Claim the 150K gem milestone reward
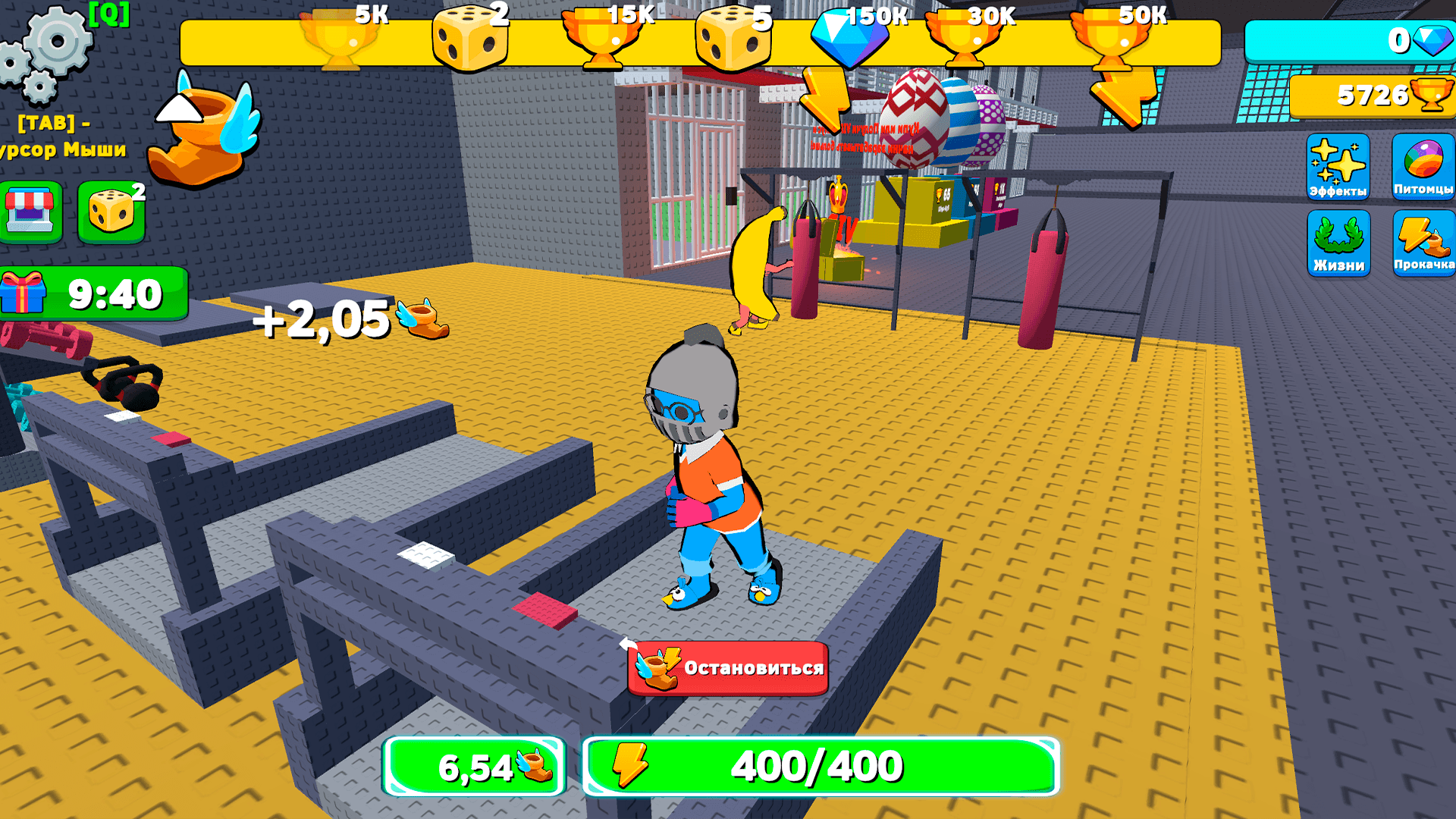Viewport: 1456px width, 819px height. click(849, 38)
